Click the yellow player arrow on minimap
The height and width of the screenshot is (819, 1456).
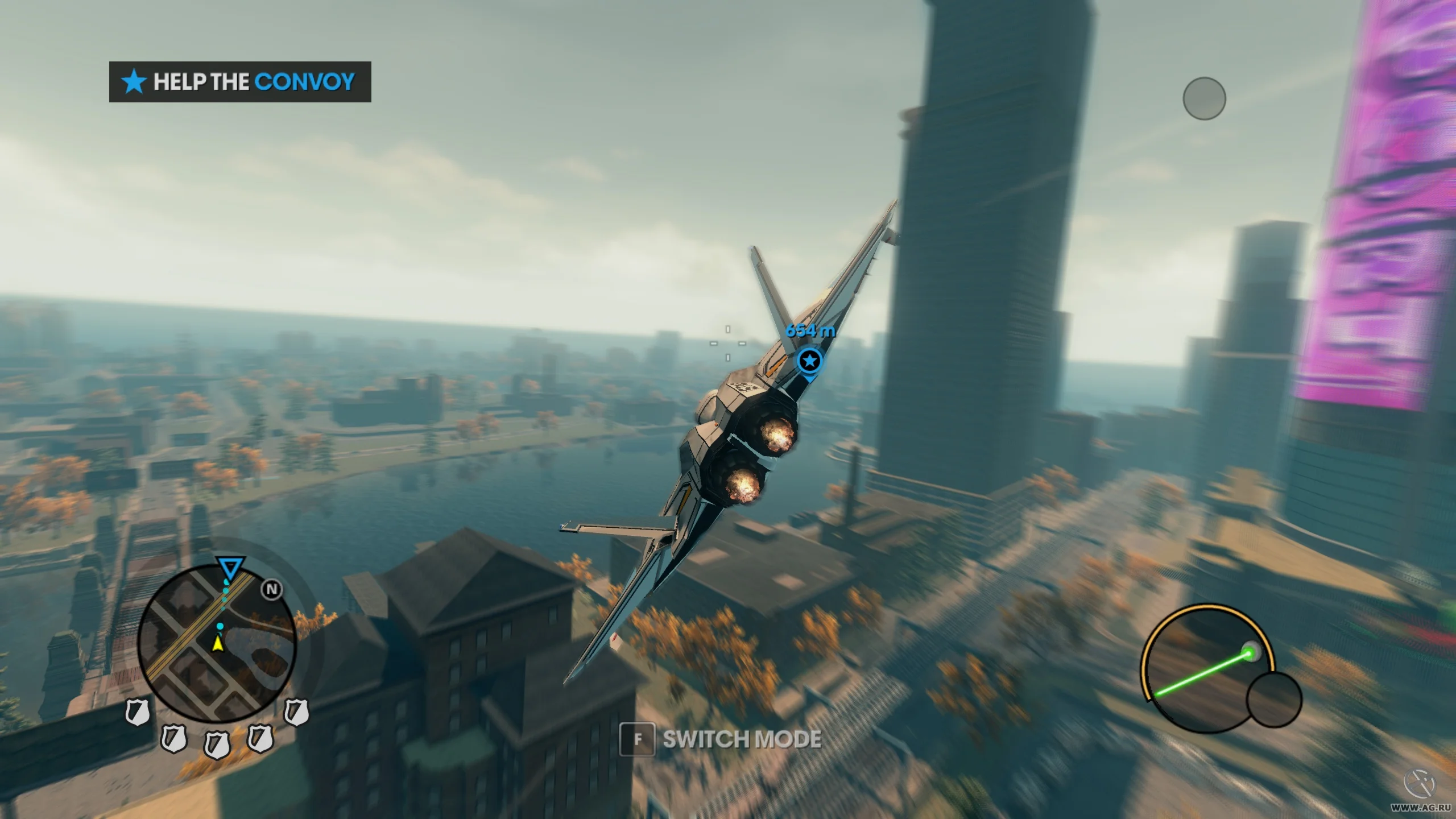click(217, 644)
